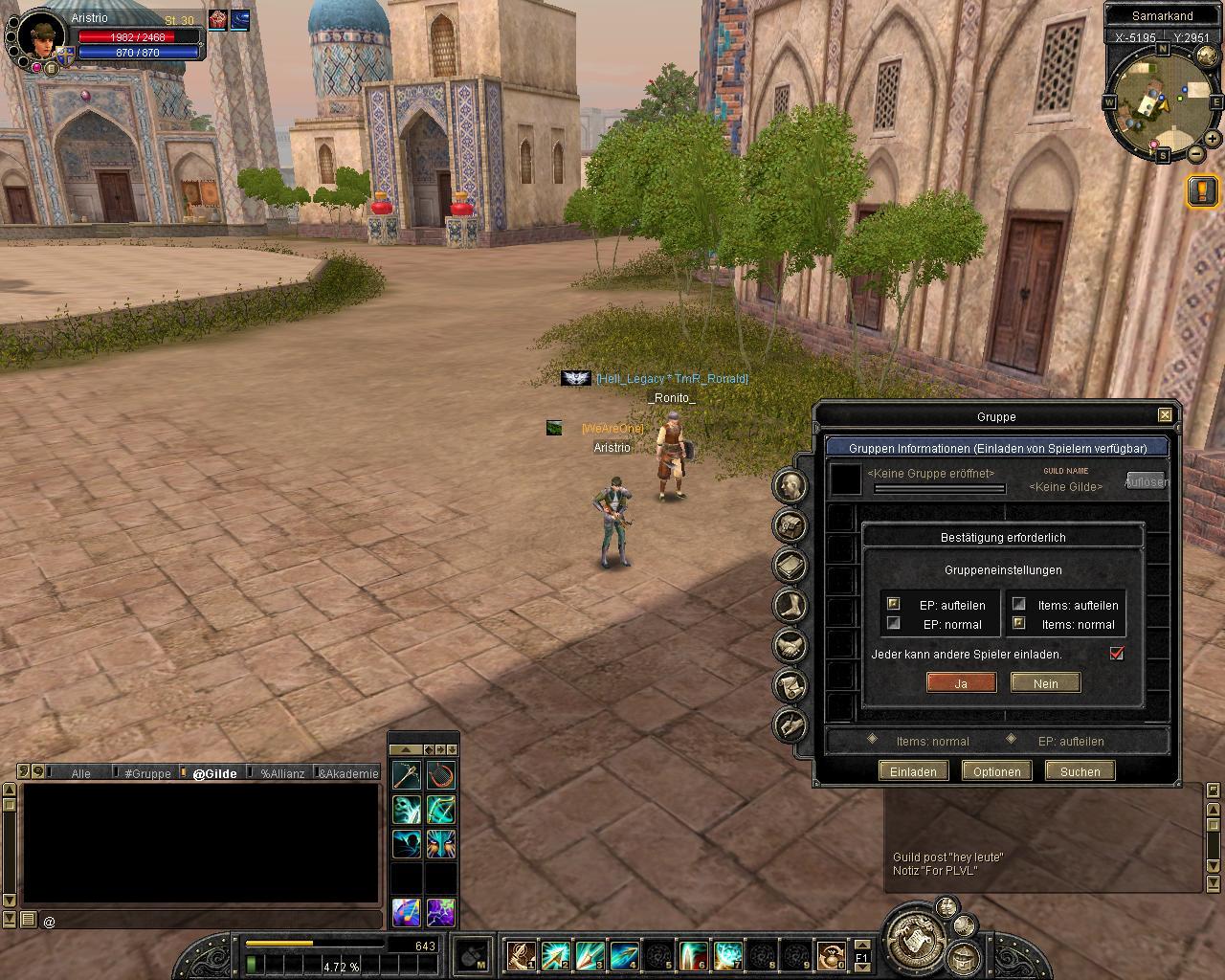Image resolution: width=1225 pixels, height=980 pixels.
Task: Close the Gruppe window
Action: [1165, 415]
